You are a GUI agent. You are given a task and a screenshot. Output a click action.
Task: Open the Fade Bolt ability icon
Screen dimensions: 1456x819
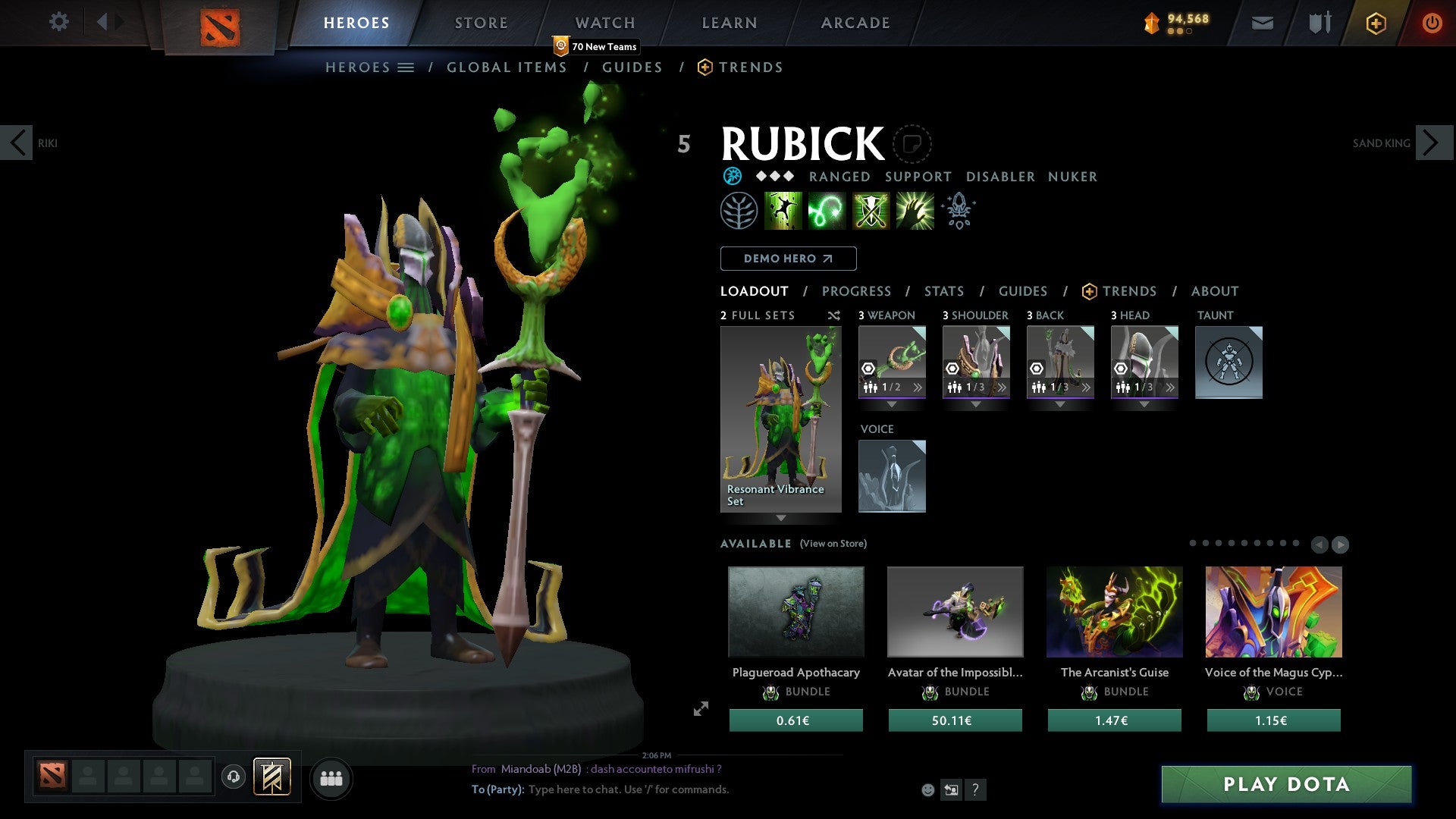pos(827,211)
